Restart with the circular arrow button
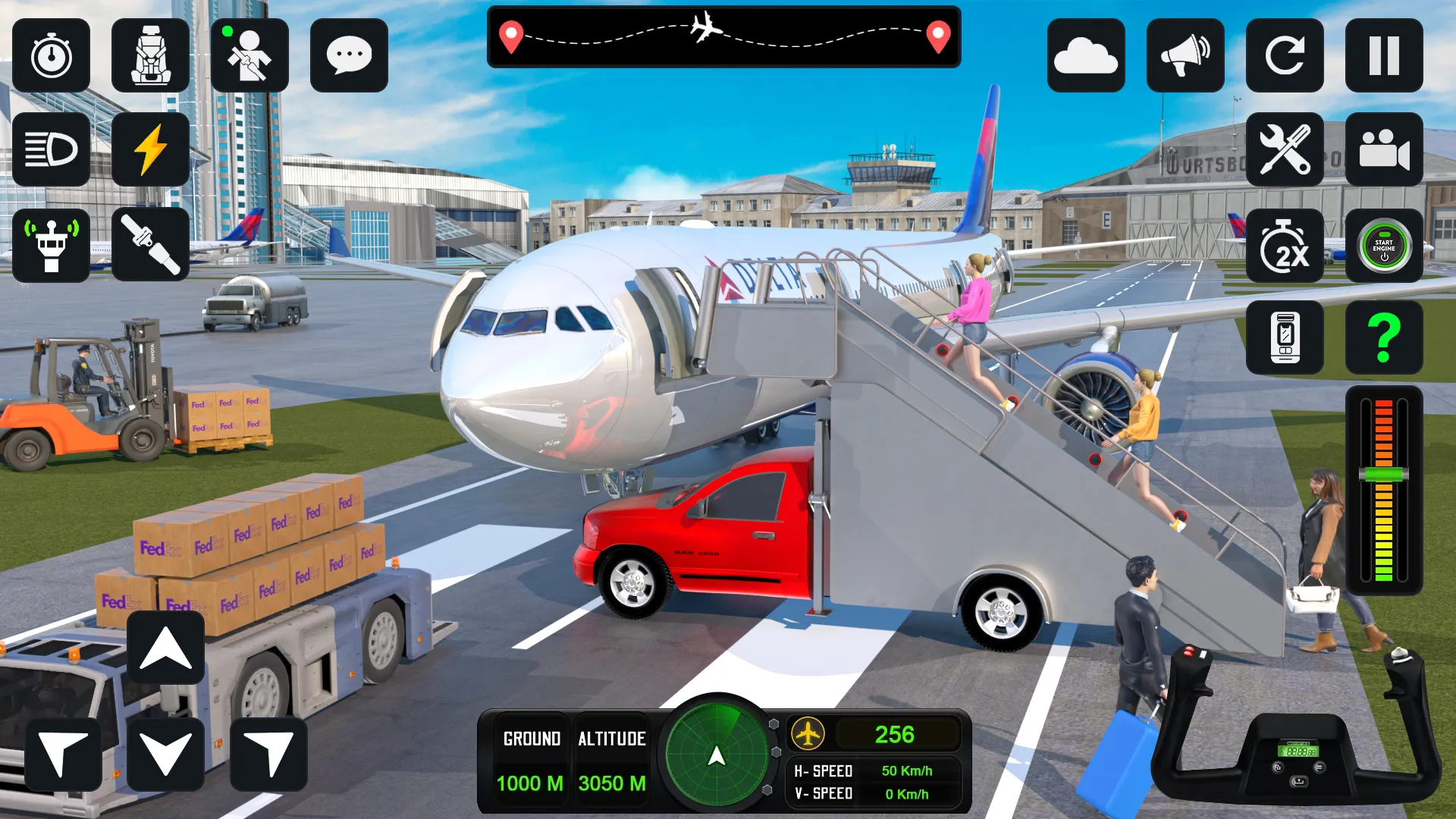Viewport: 1456px width, 819px height. coord(1285,56)
